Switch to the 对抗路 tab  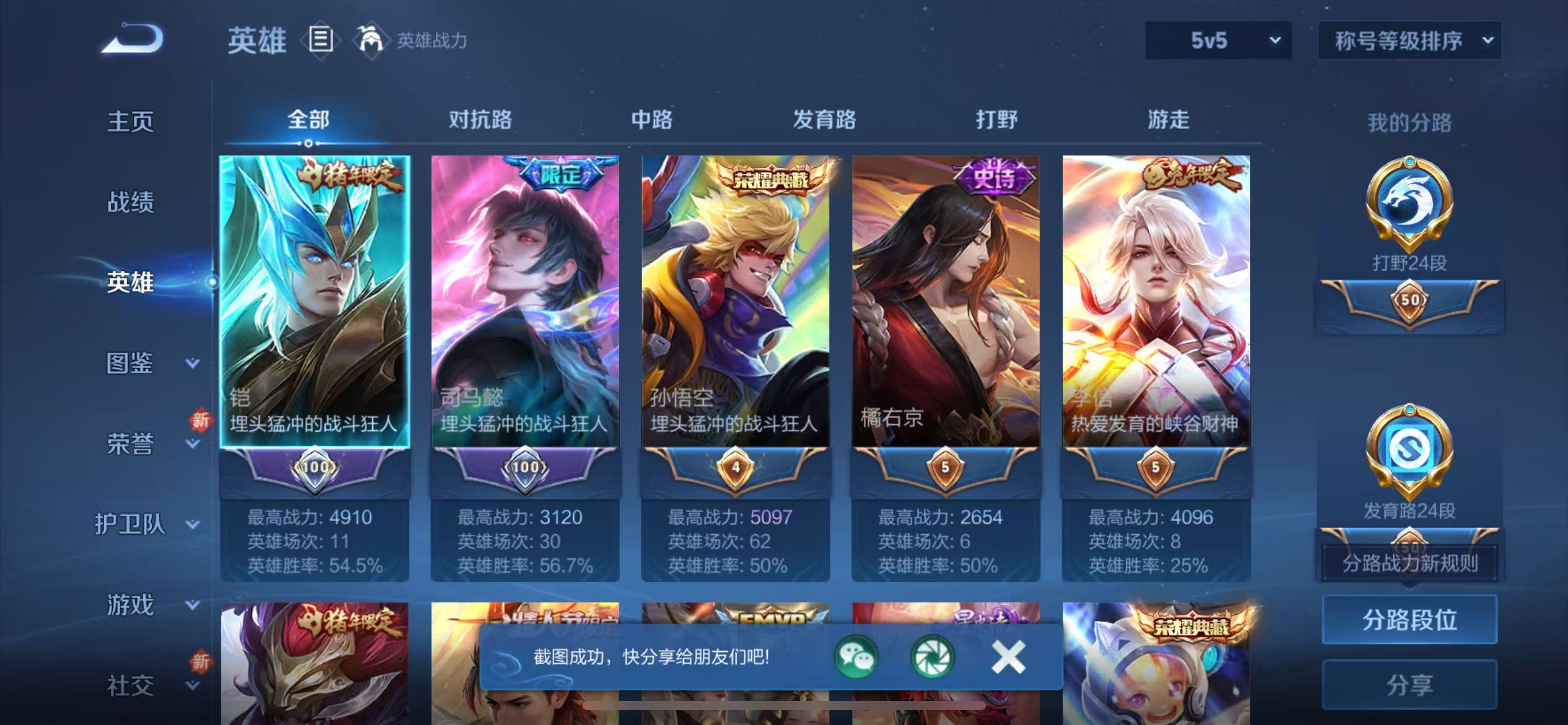click(480, 120)
